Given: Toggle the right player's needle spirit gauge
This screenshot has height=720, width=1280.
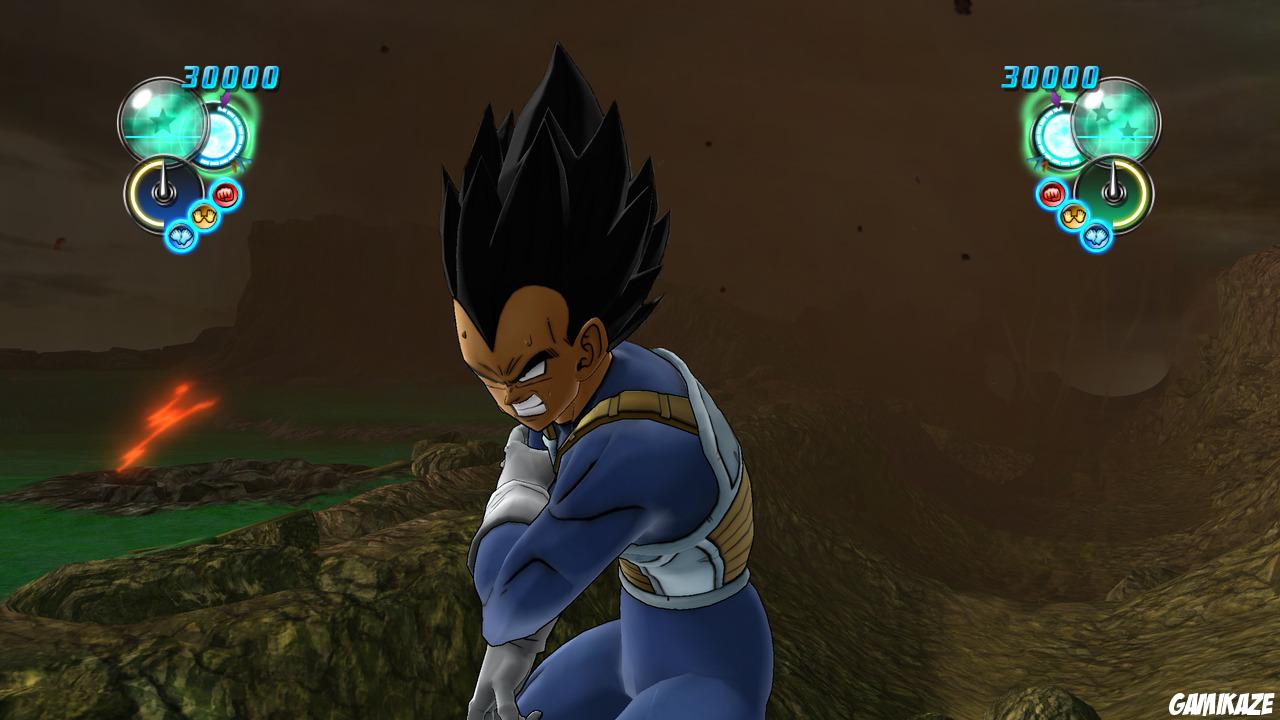Looking at the screenshot, I should (1114, 194).
